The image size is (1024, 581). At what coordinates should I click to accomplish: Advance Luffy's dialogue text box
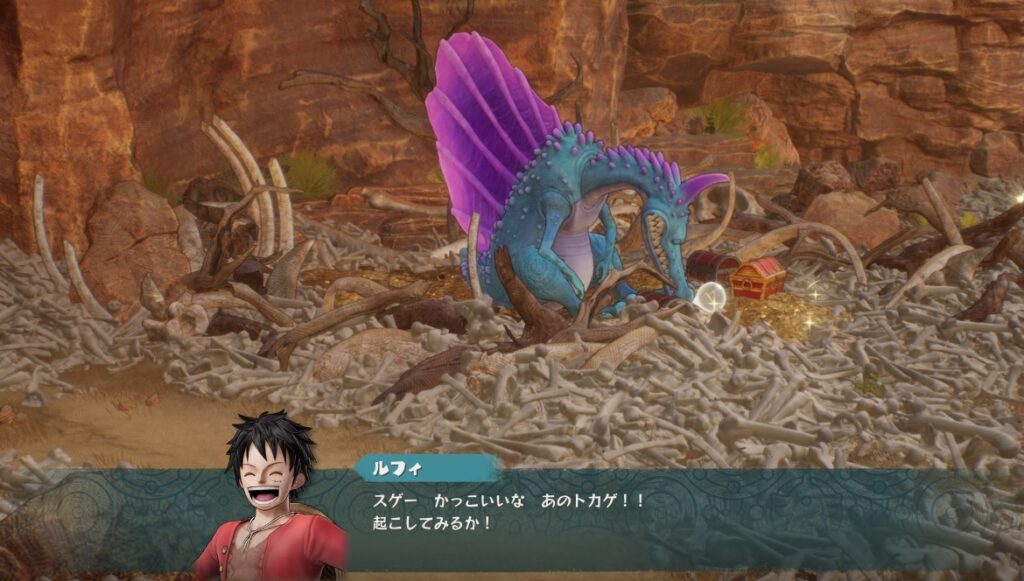point(600,511)
